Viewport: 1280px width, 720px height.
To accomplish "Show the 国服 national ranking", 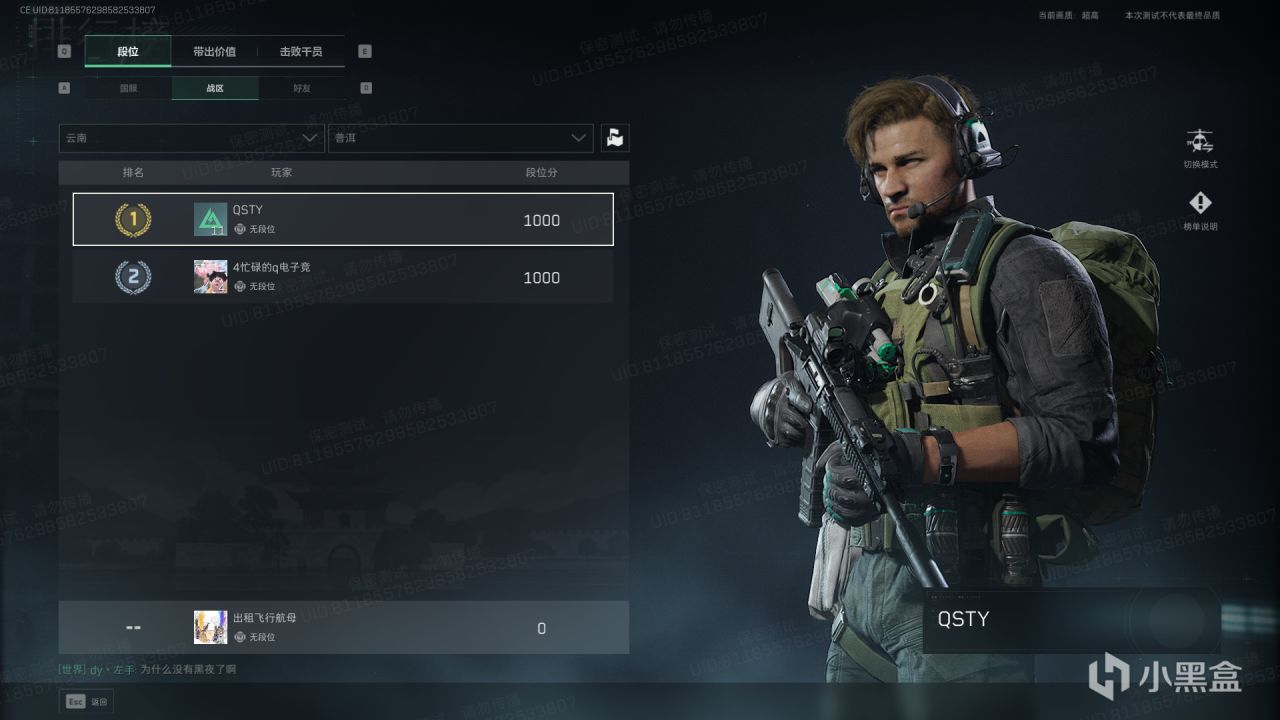I will pyautogui.click(x=129, y=88).
